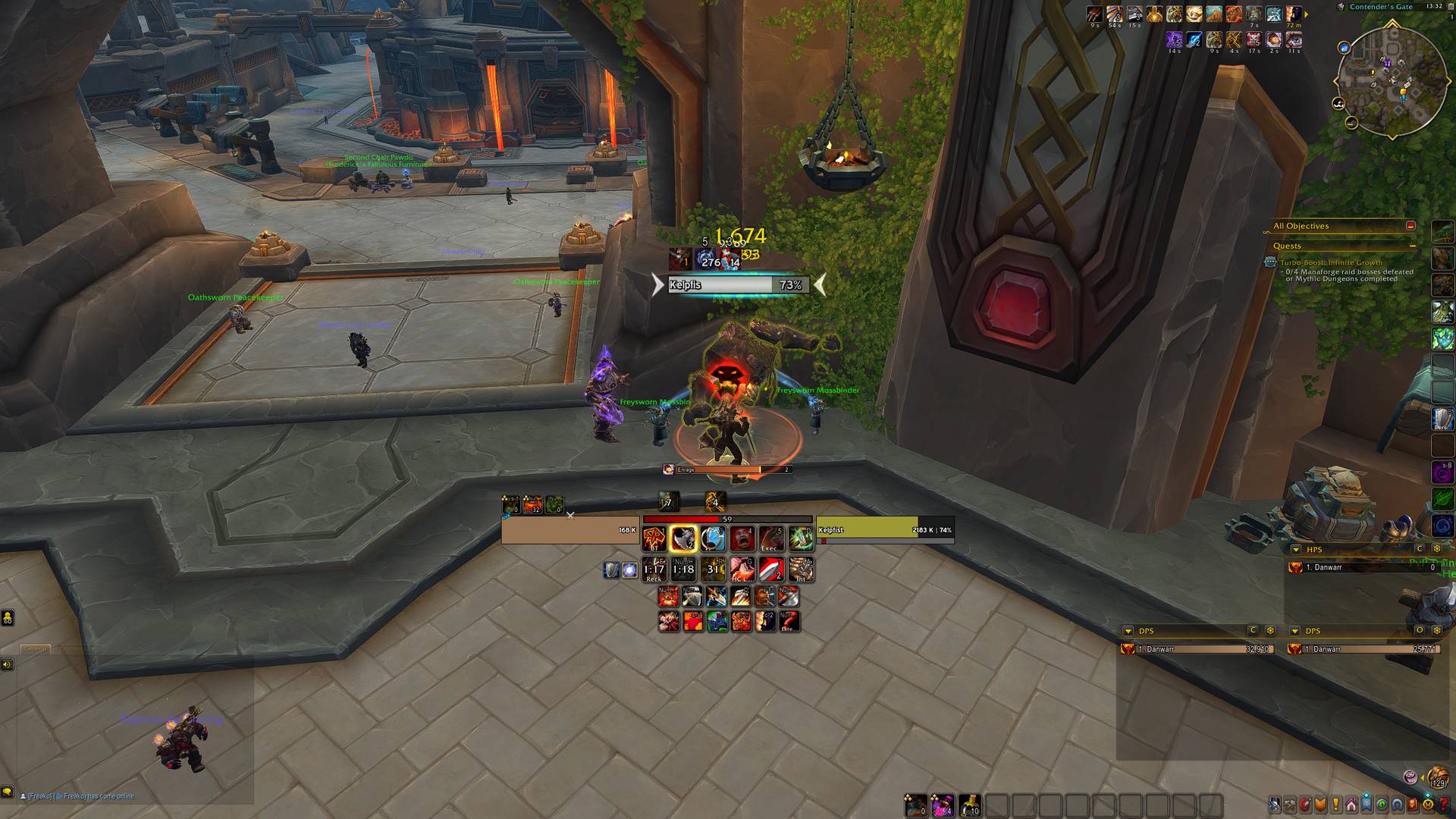Open the housing micro menu icon
Screen dimensions: 1456x819
pyautogui.click(x=1351, y=805)
